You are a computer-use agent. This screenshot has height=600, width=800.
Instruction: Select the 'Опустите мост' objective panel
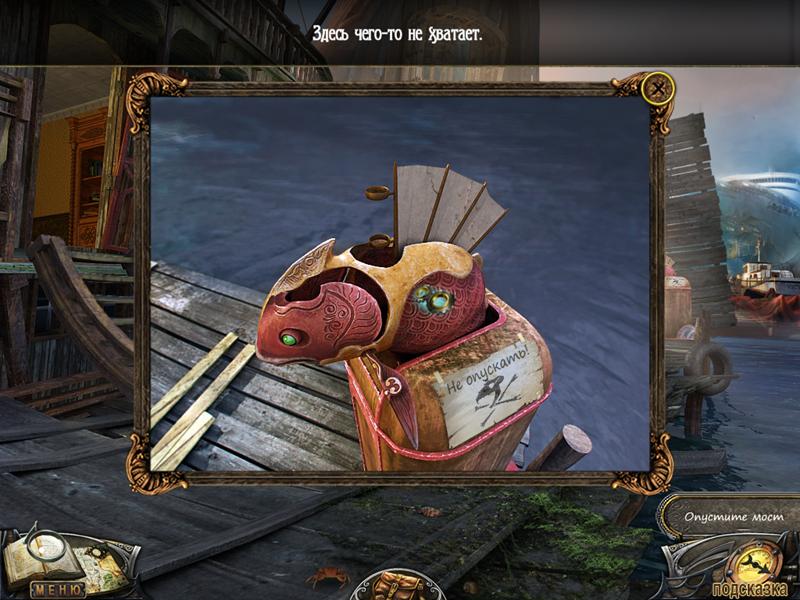(x=729, y=518)
